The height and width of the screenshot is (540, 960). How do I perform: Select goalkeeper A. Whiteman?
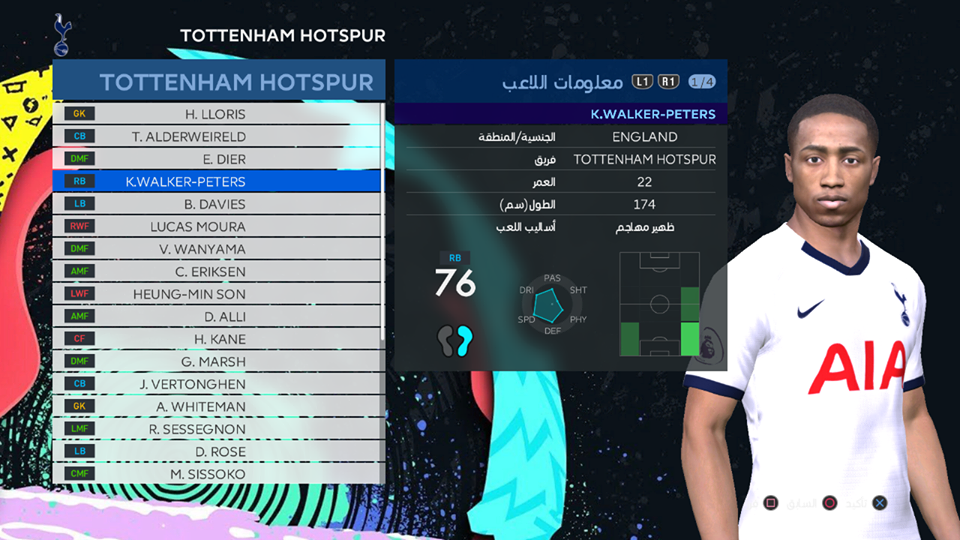tap(215, 407)
